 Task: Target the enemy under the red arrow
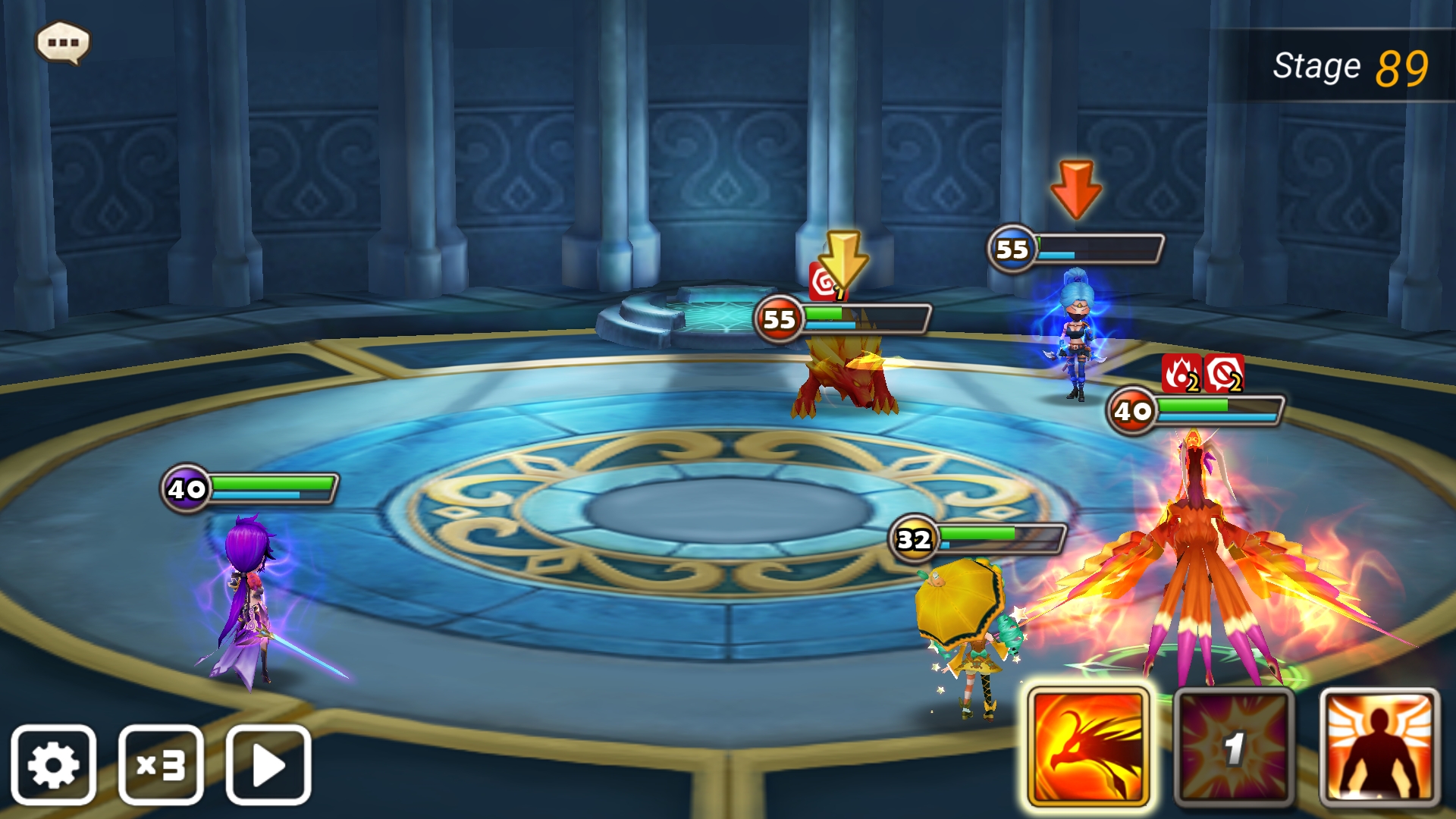pyautogui.click(x=1075, y=334)
